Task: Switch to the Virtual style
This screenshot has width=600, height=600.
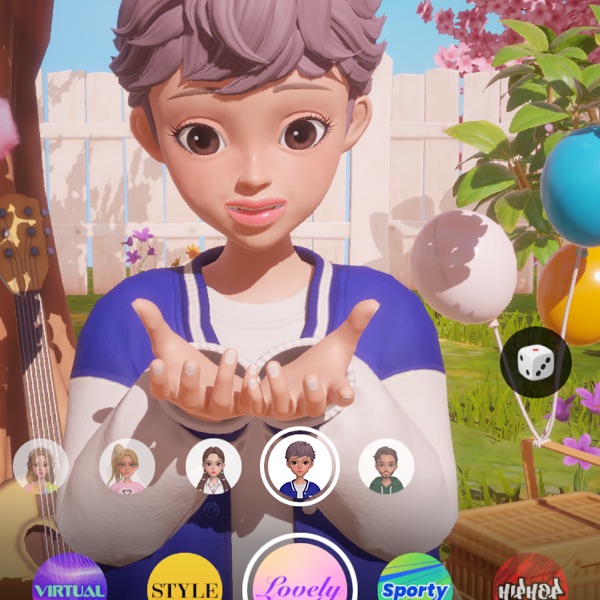Action: coord(70,582)
